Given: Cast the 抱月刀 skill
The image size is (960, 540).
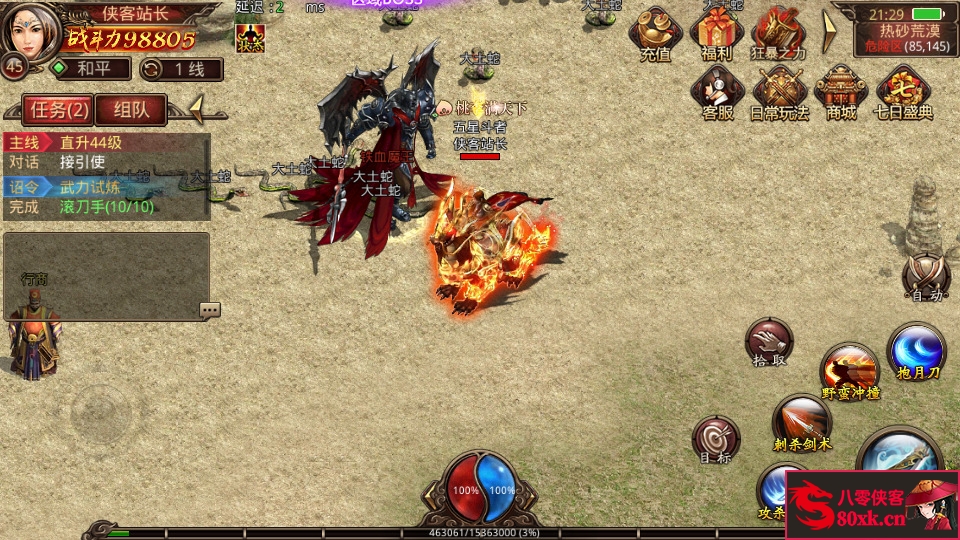Looking at the screenshot, I should 916,352.
